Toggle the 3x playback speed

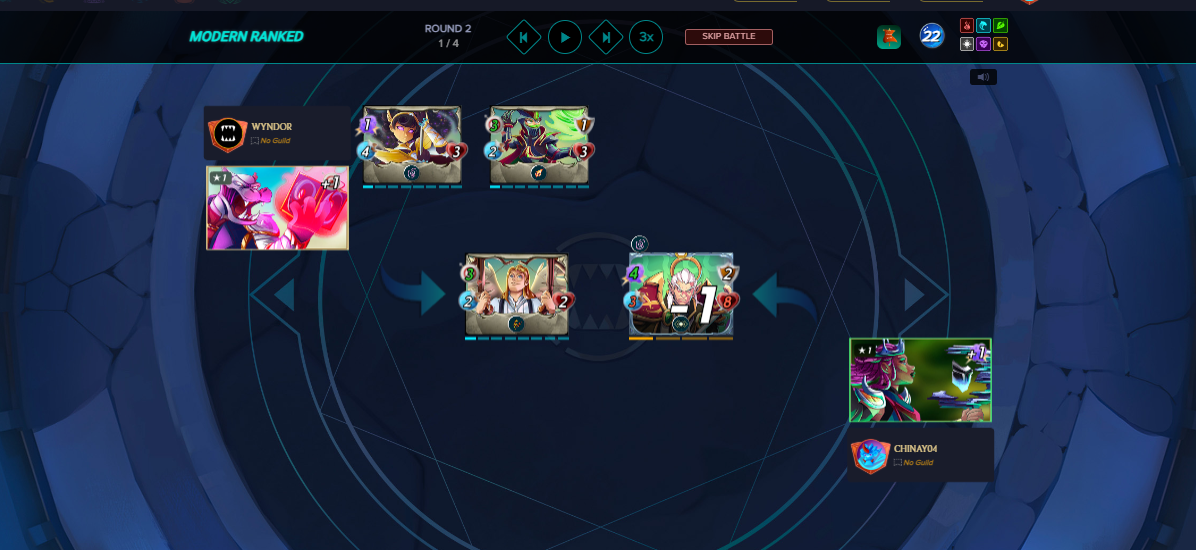646,38
